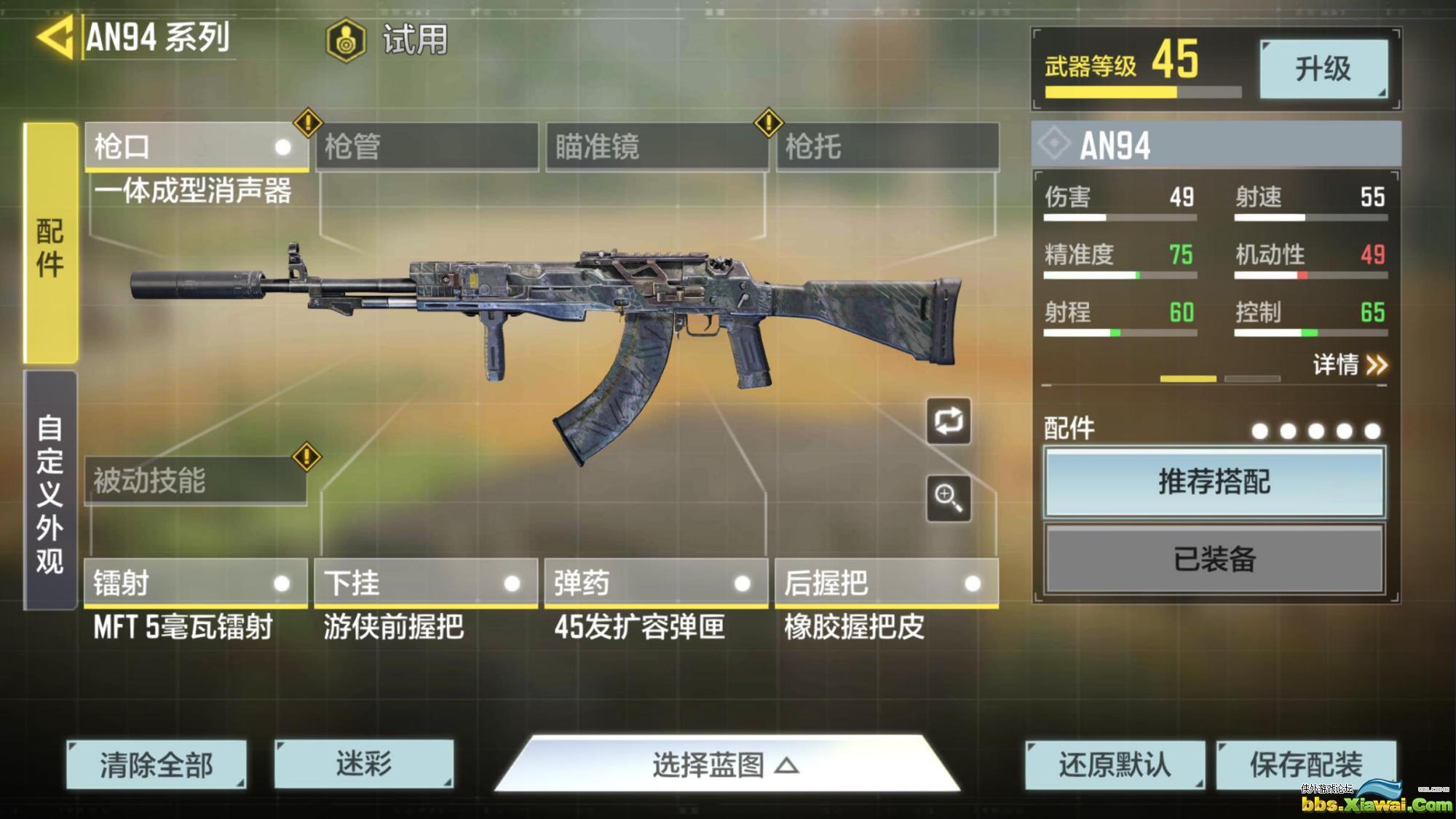Open the 被动技能 perk slot
1456x819 pixels.
coord(195,480)
